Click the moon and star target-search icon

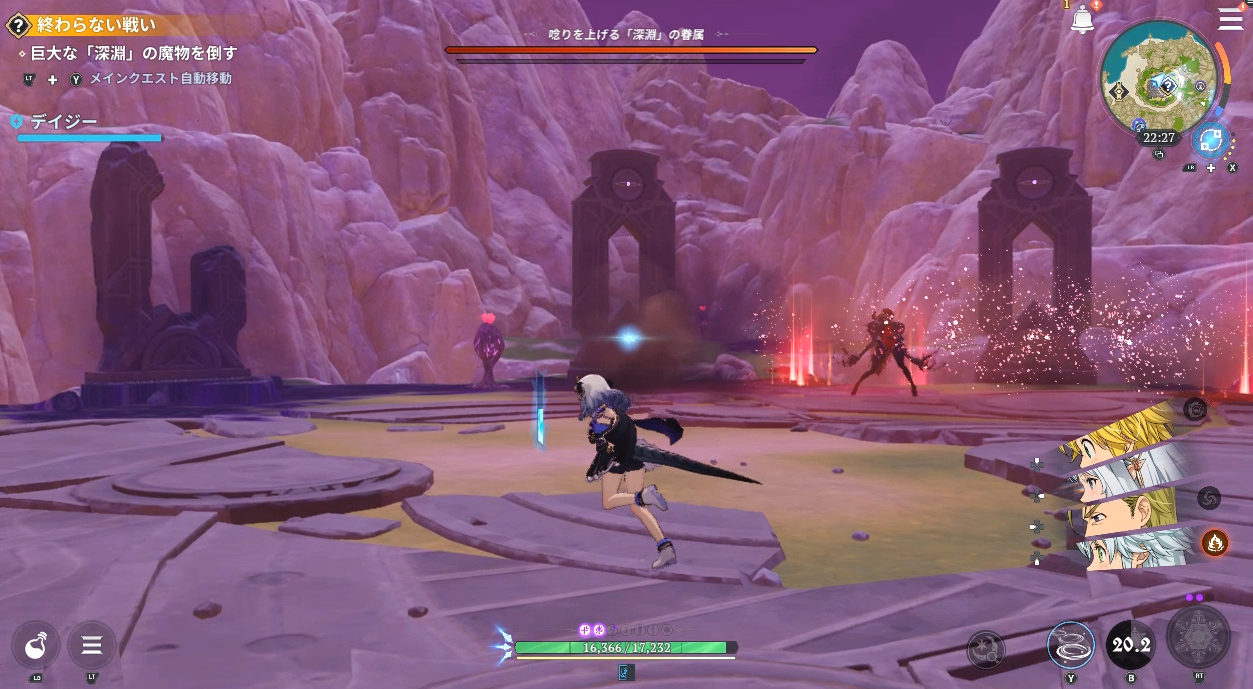point(986,649)
